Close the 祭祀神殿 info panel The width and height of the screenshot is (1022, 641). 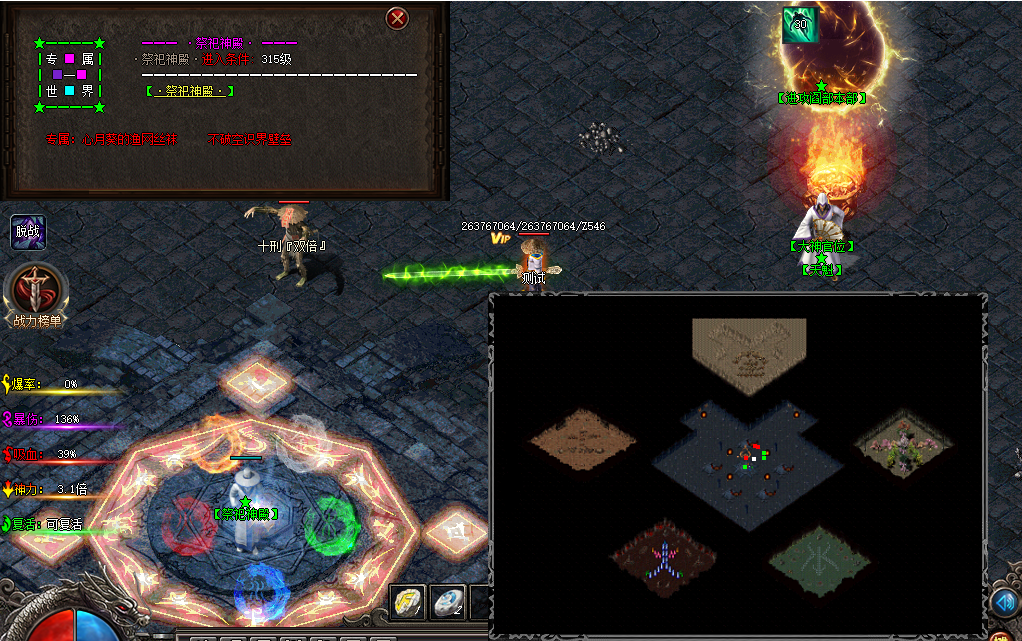point(398,18)
